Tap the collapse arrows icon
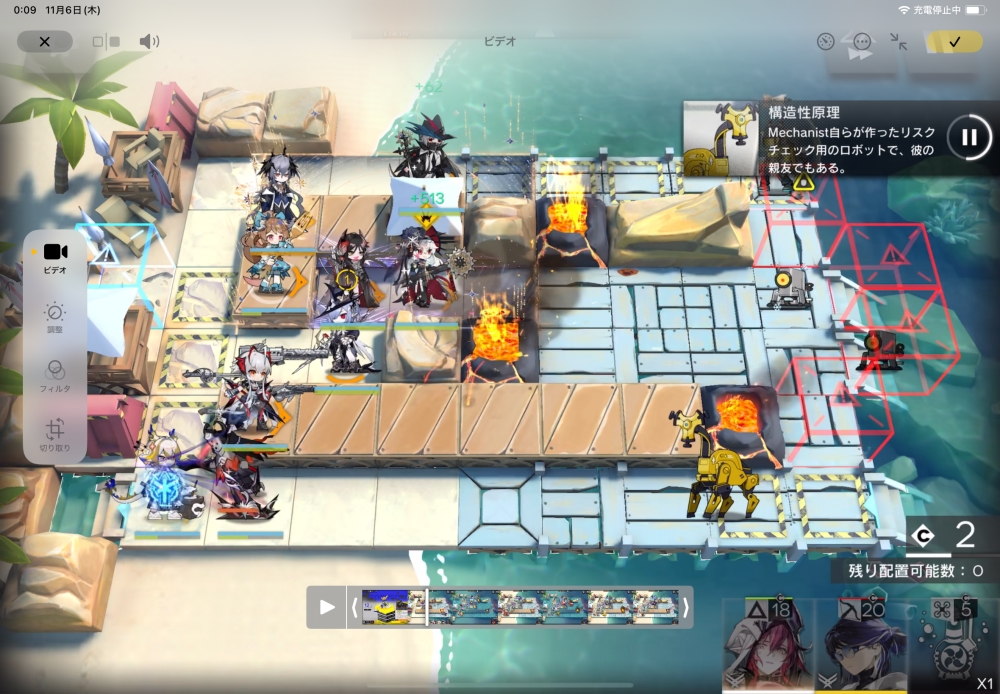1000x694 pixels. click(898, 42)
